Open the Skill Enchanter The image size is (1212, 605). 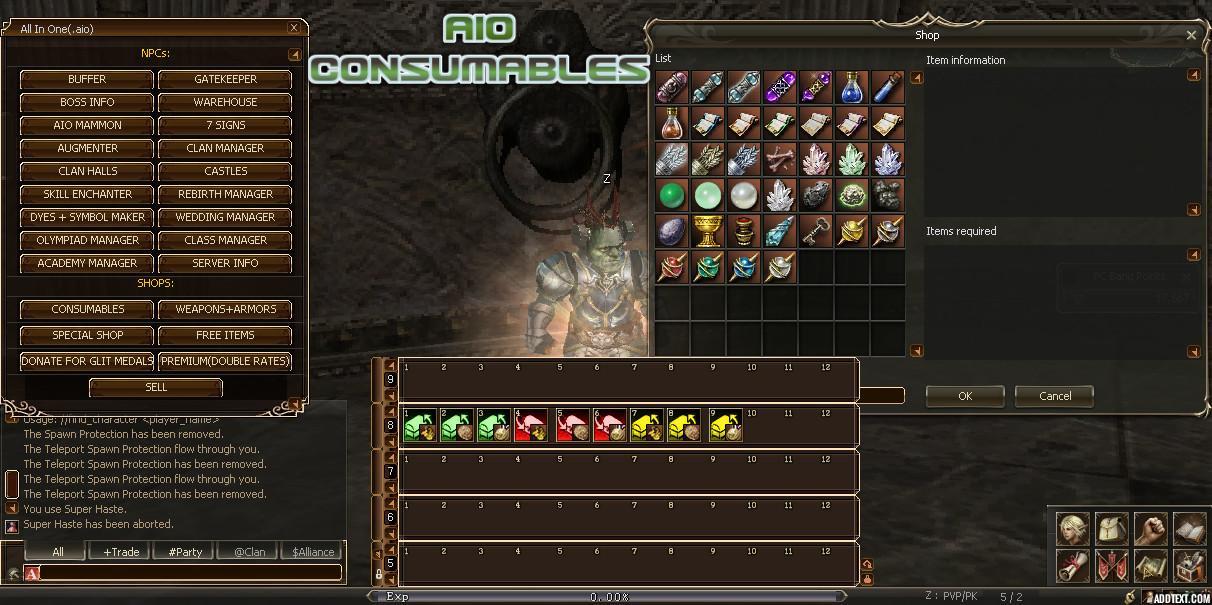(x=87, y=194)
